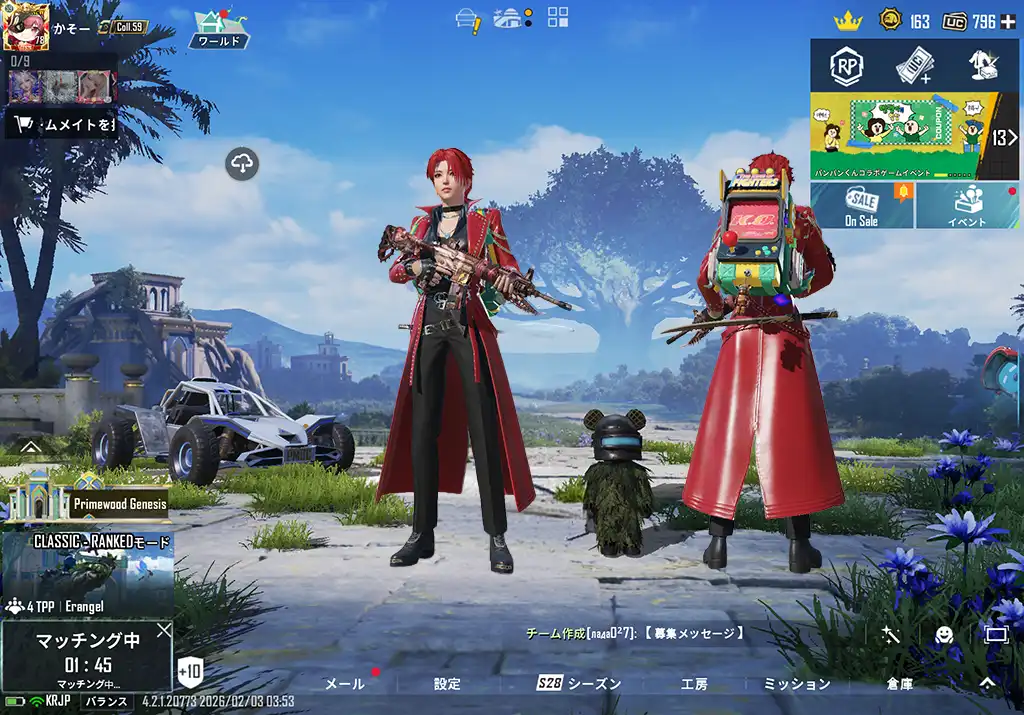The width and height of the screenshot is (1024, 715).
Task: Open 工房 workshop
Action: [694, 684]
